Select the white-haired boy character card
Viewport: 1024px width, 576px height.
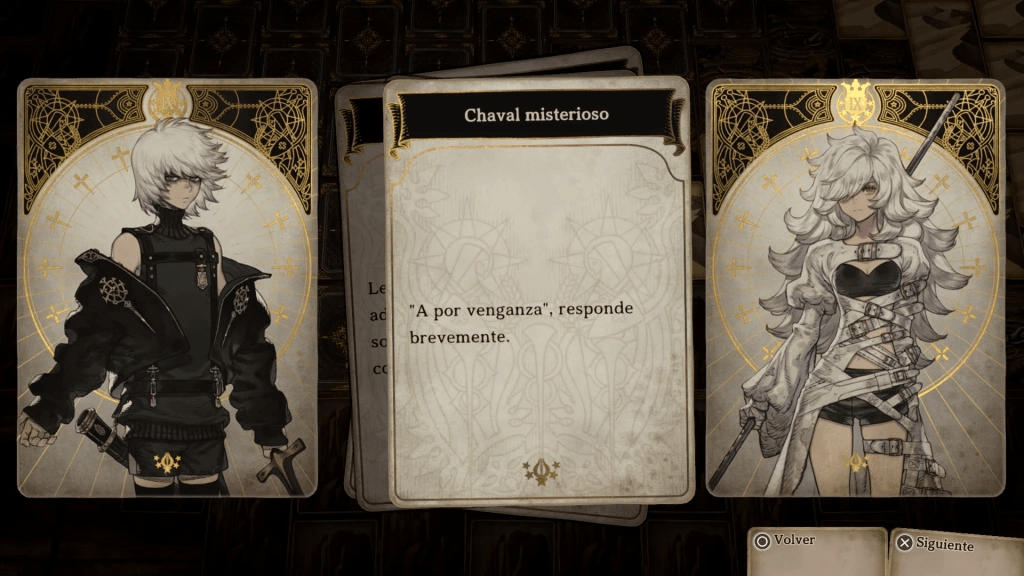pyautogui.click(x=167, y=288)
